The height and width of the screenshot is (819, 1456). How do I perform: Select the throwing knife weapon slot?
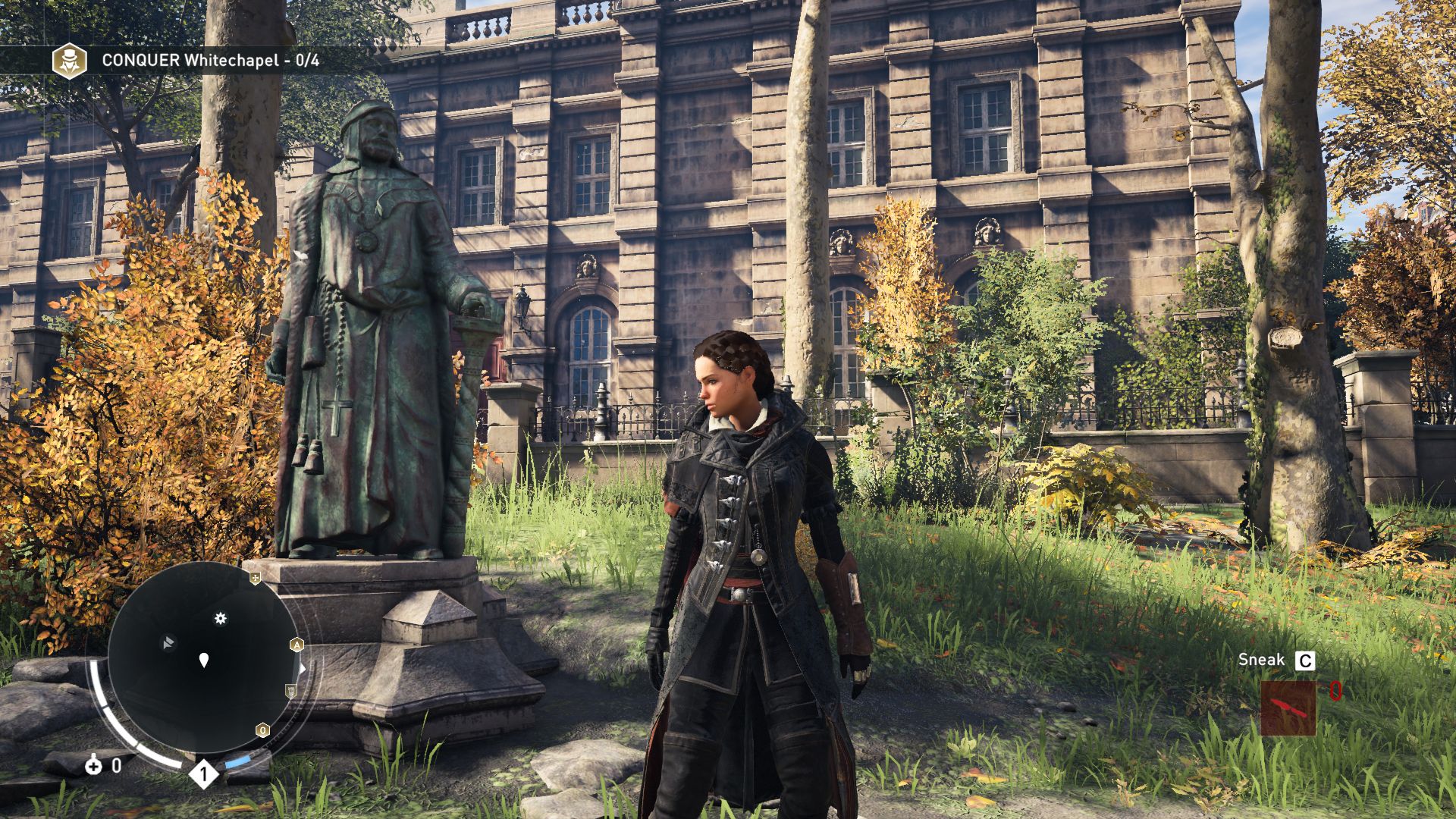pyautogui.click(x=1288, y=708)
